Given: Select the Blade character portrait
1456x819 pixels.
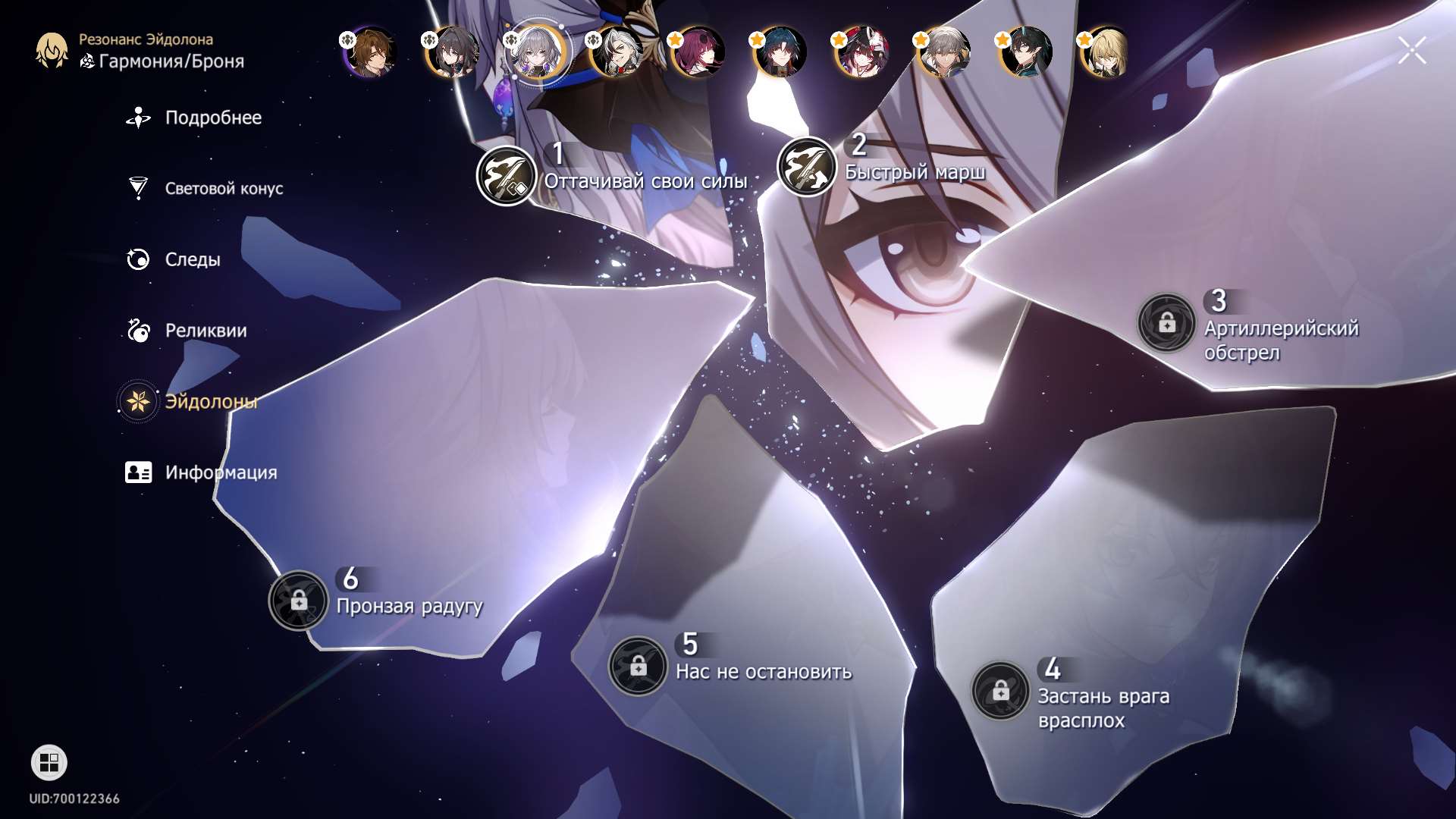Looking at the screenshot, I should pos(780,52).
